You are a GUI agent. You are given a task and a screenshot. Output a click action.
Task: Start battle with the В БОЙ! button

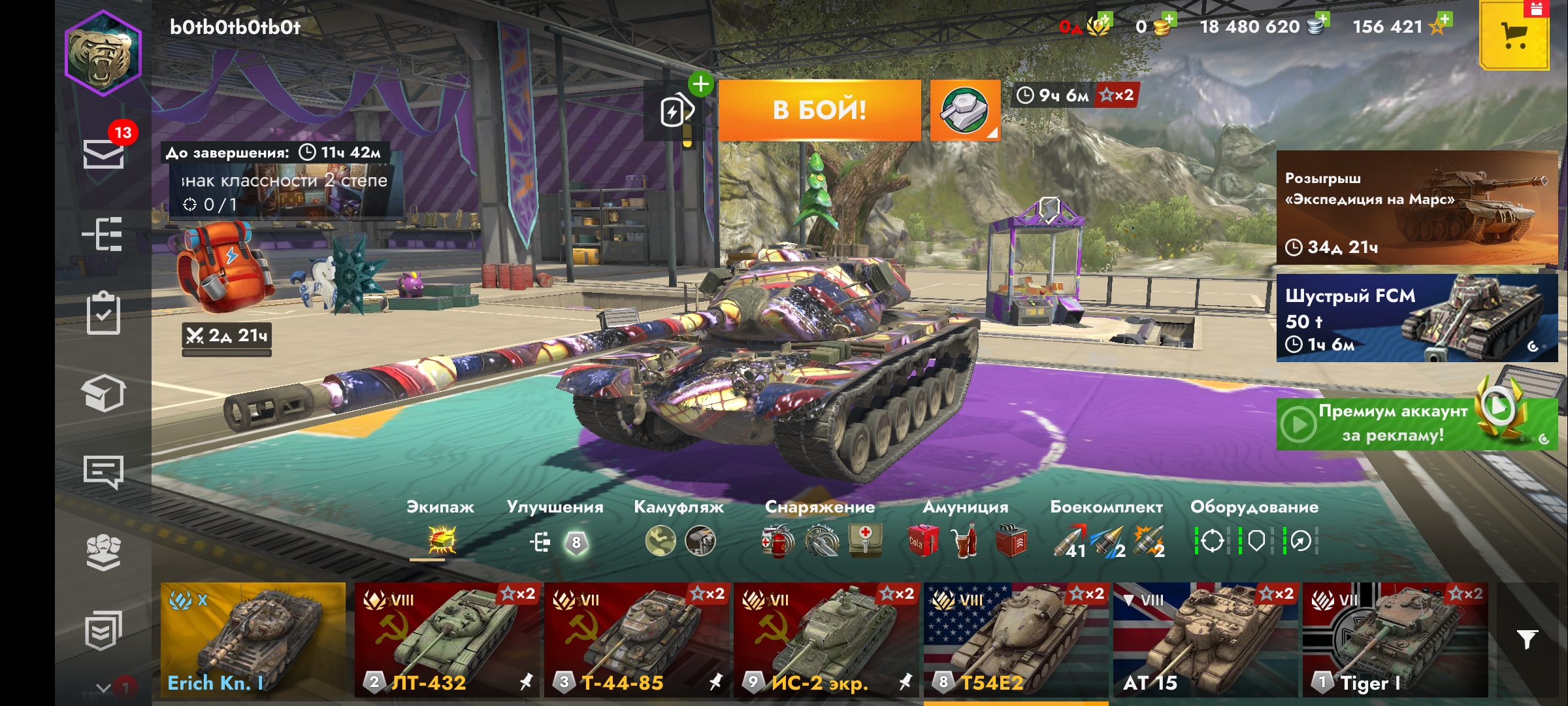[x=819, y=110]
